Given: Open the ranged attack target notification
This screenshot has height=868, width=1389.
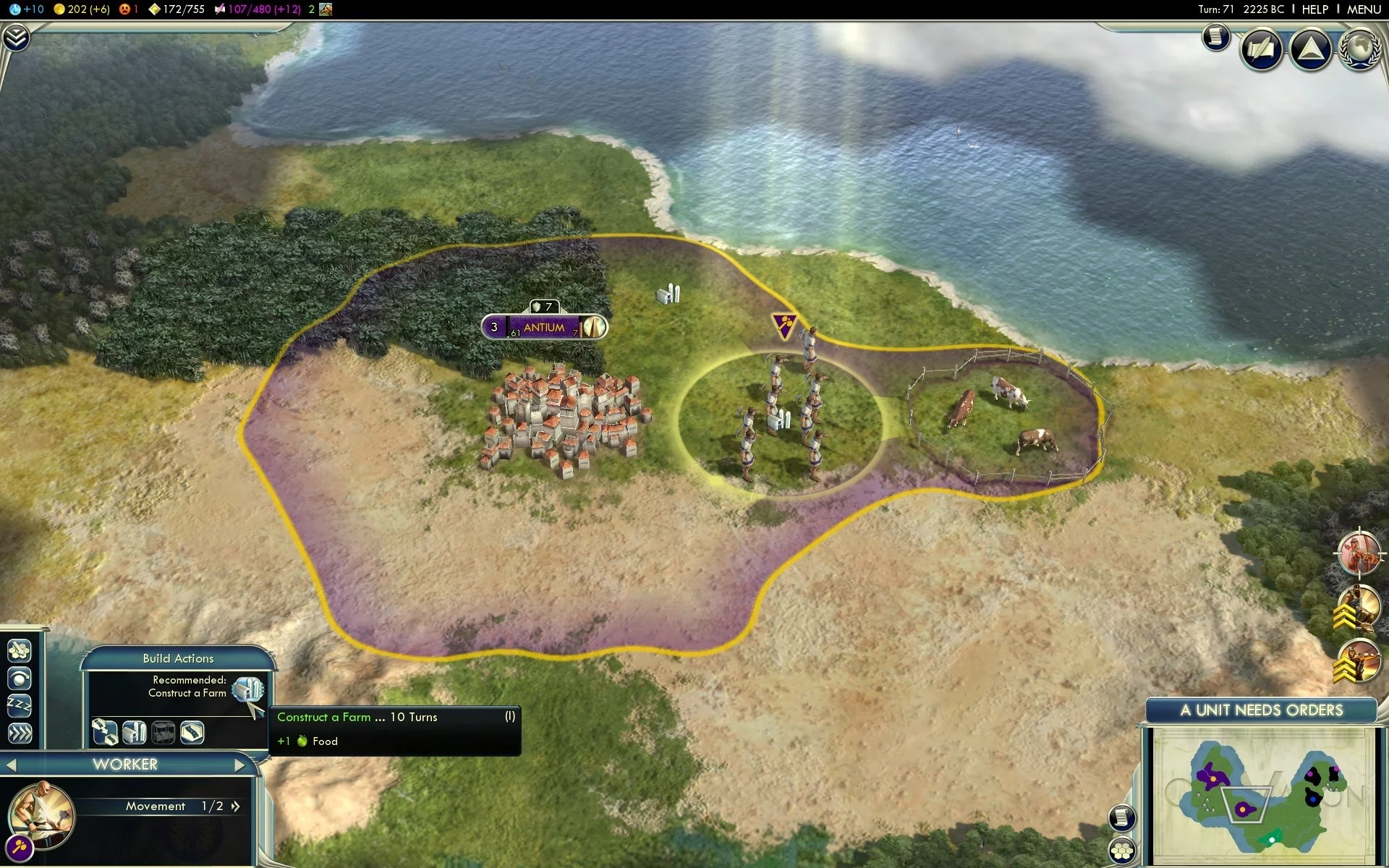Looking at the screenshot, I should click(x=1359, y=554).
